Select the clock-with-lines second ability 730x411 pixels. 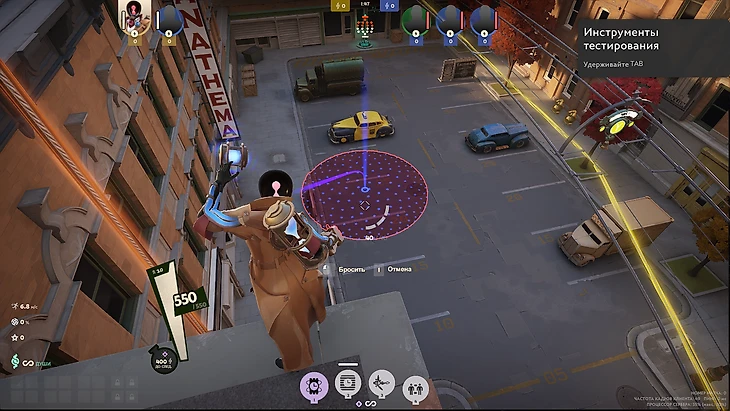[x=346, y=384]
